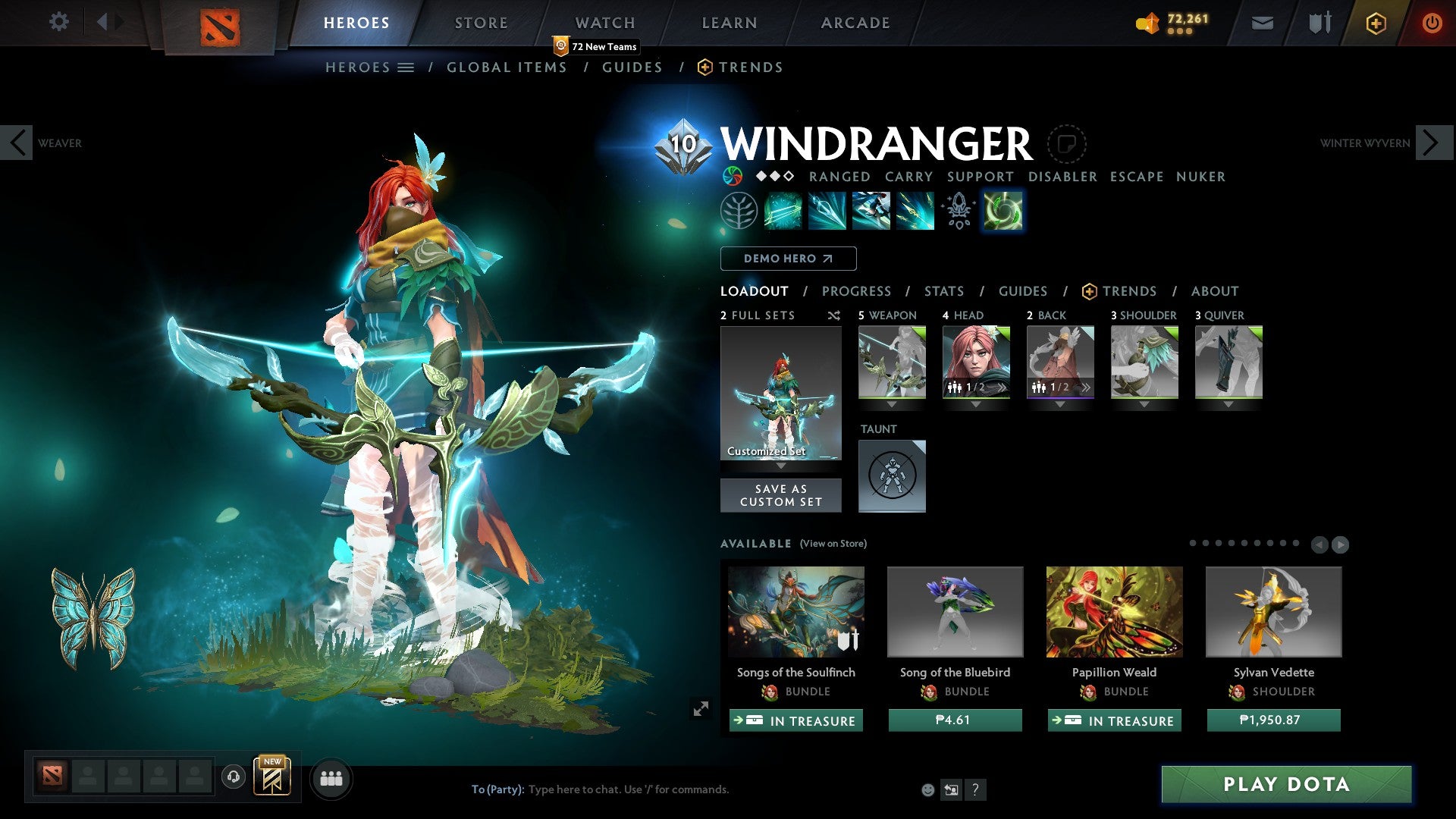The width and height of the screenshot is (1456, 819).
Task: Click the power/logout button top right
Action: (x=1432, y=23)
